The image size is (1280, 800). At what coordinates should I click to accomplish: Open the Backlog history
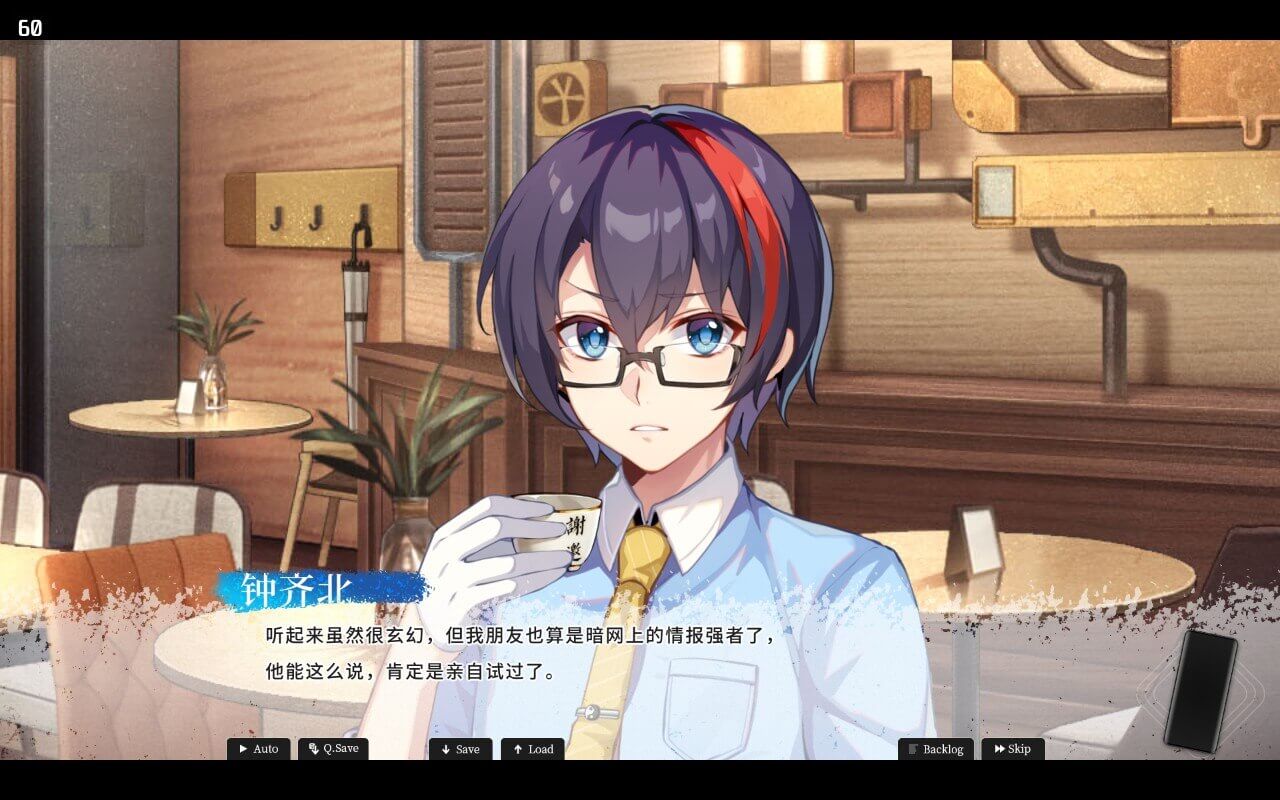pos(936,748)
